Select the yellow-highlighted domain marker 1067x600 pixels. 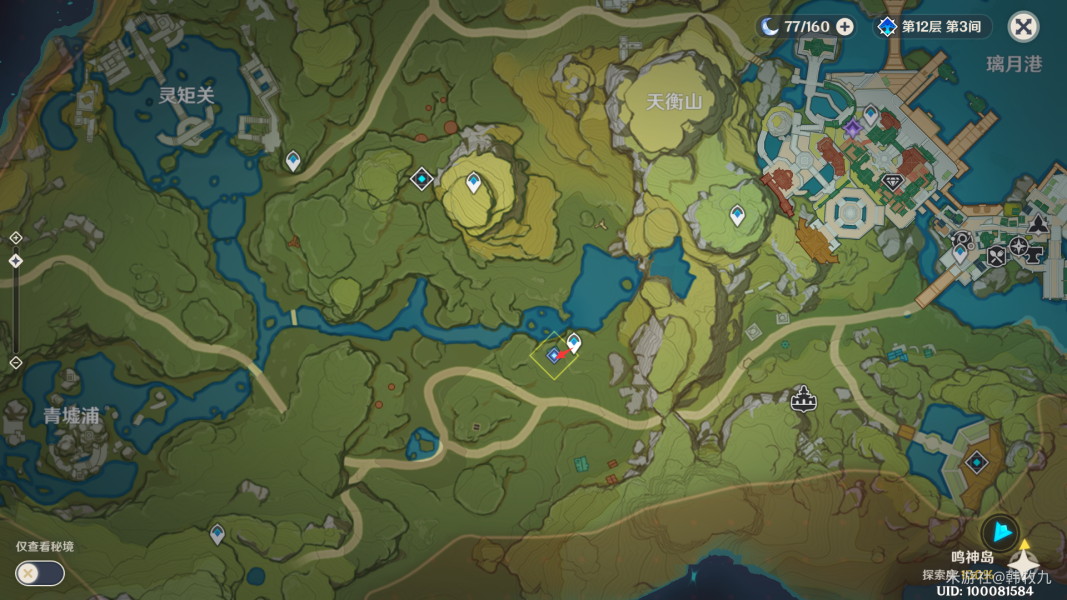pos(552,356)
